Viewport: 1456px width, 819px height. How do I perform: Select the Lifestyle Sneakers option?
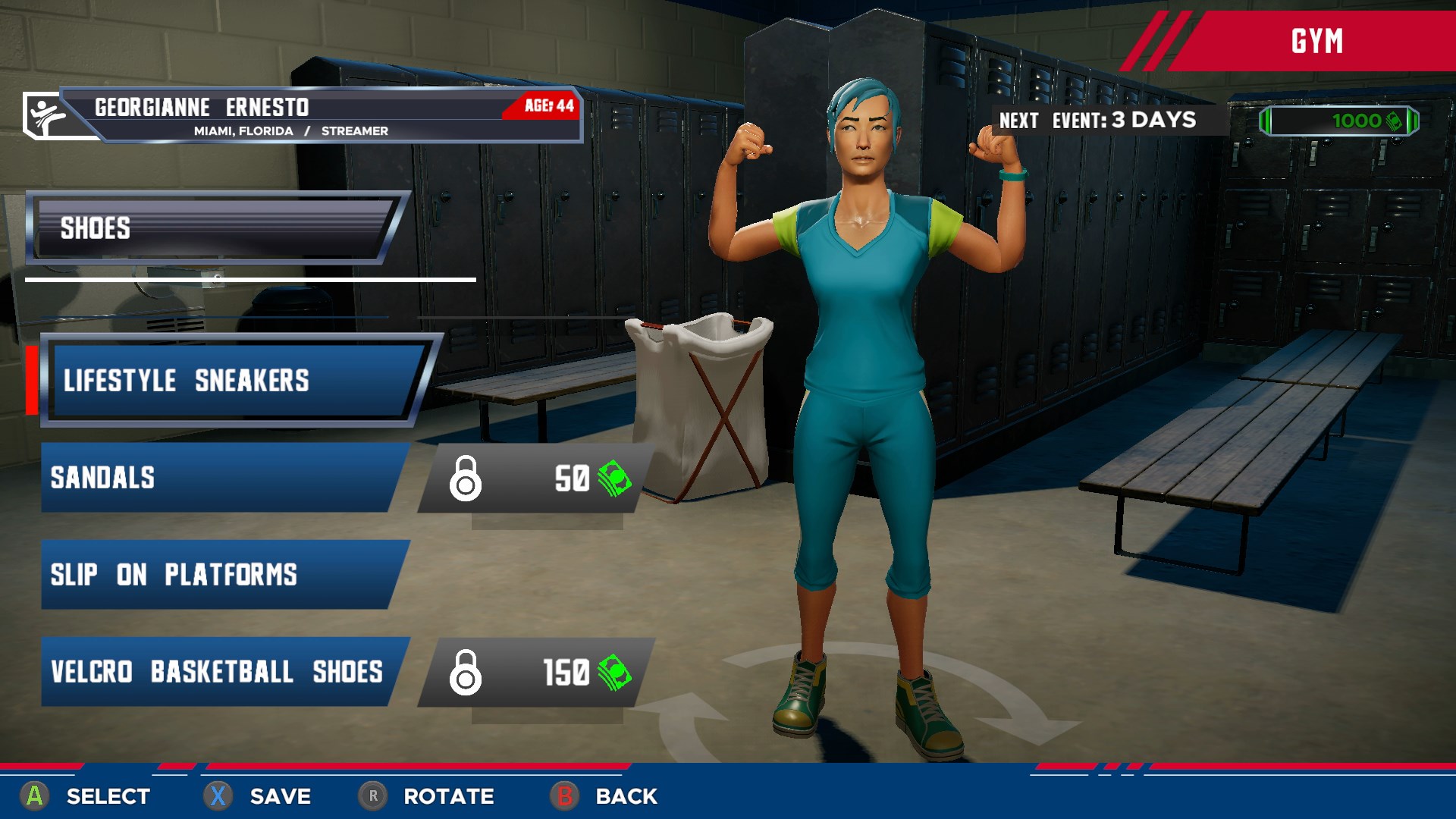click(235, 380)
